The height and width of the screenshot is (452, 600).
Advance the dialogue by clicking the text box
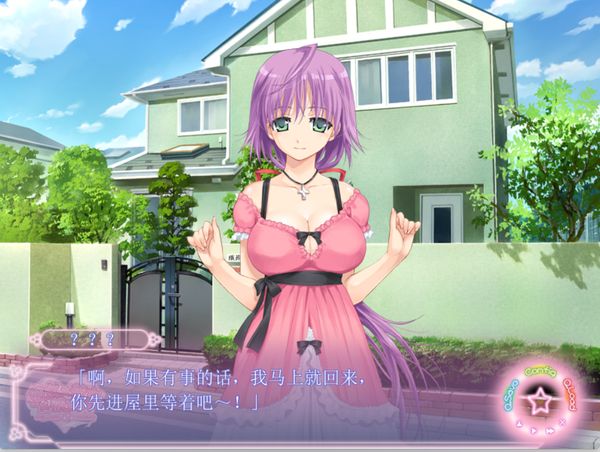point(250,390)
